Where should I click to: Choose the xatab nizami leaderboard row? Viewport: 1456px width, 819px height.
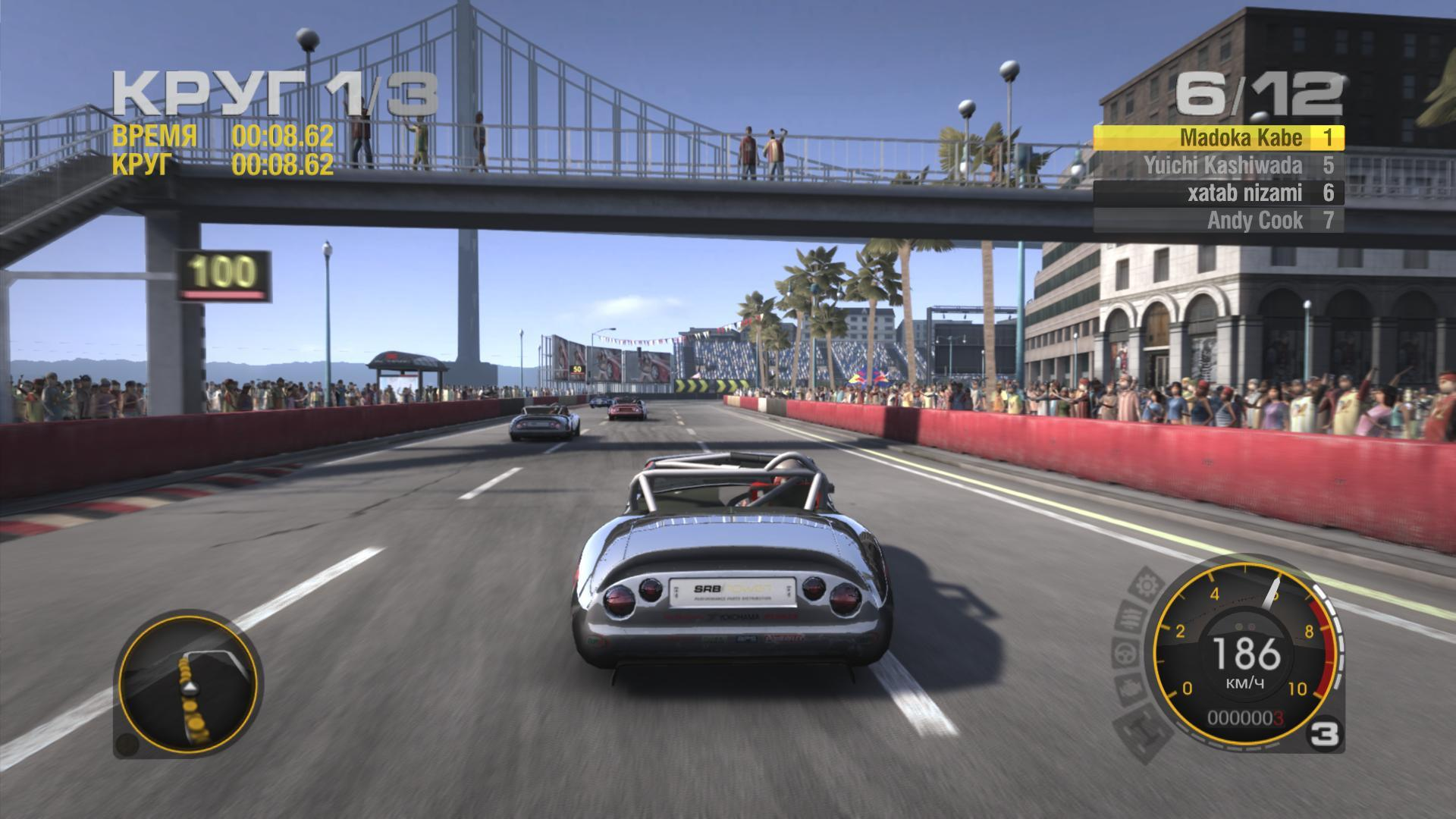click(x=1218, y=193)
